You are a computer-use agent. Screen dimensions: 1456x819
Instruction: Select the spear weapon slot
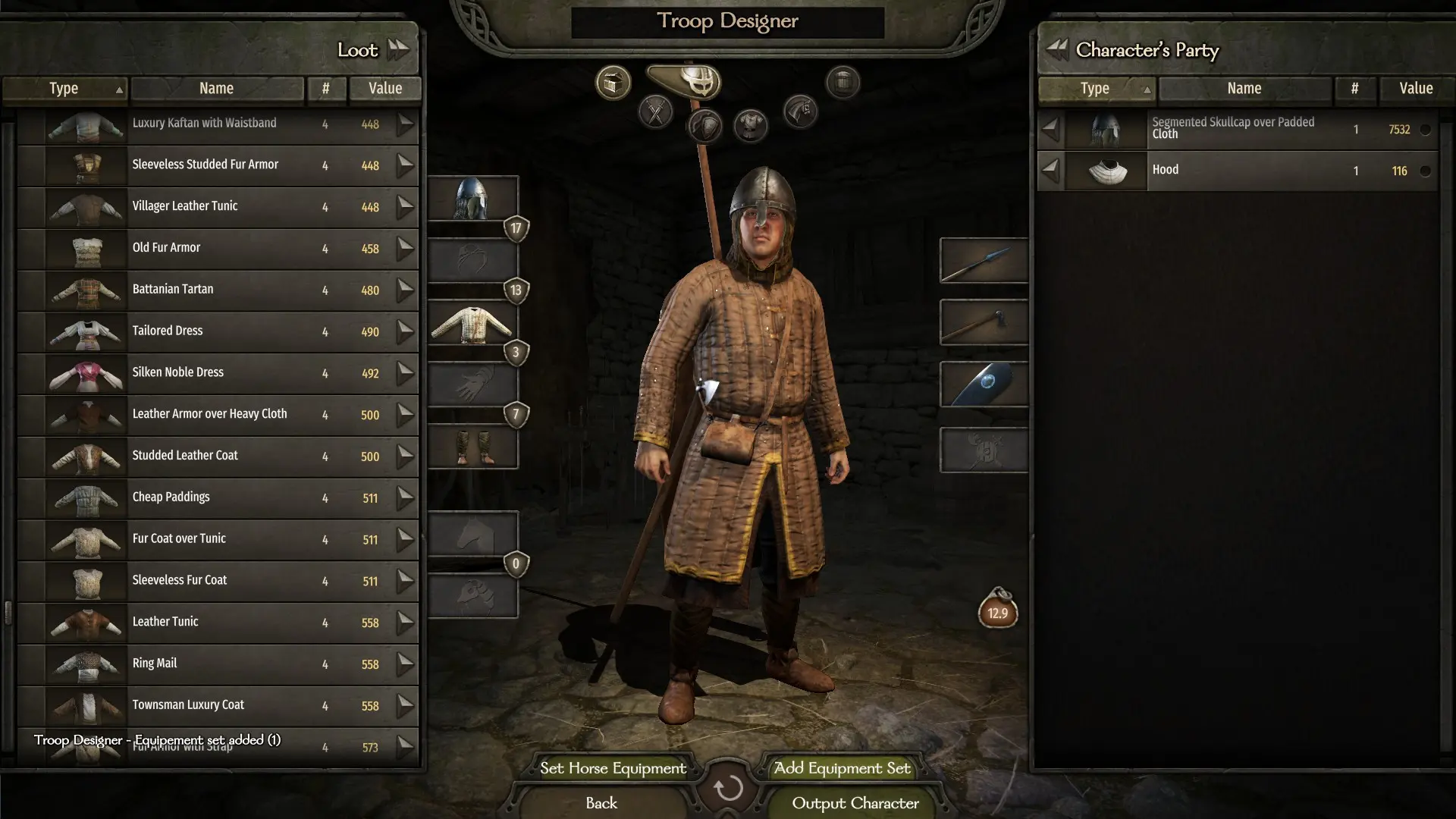click(984, 261)
